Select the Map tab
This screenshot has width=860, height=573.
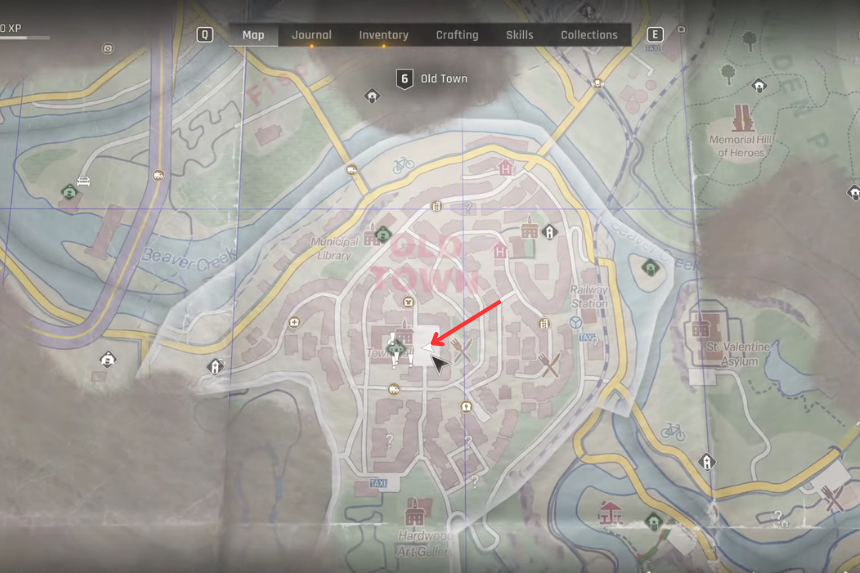pos(254,35)
